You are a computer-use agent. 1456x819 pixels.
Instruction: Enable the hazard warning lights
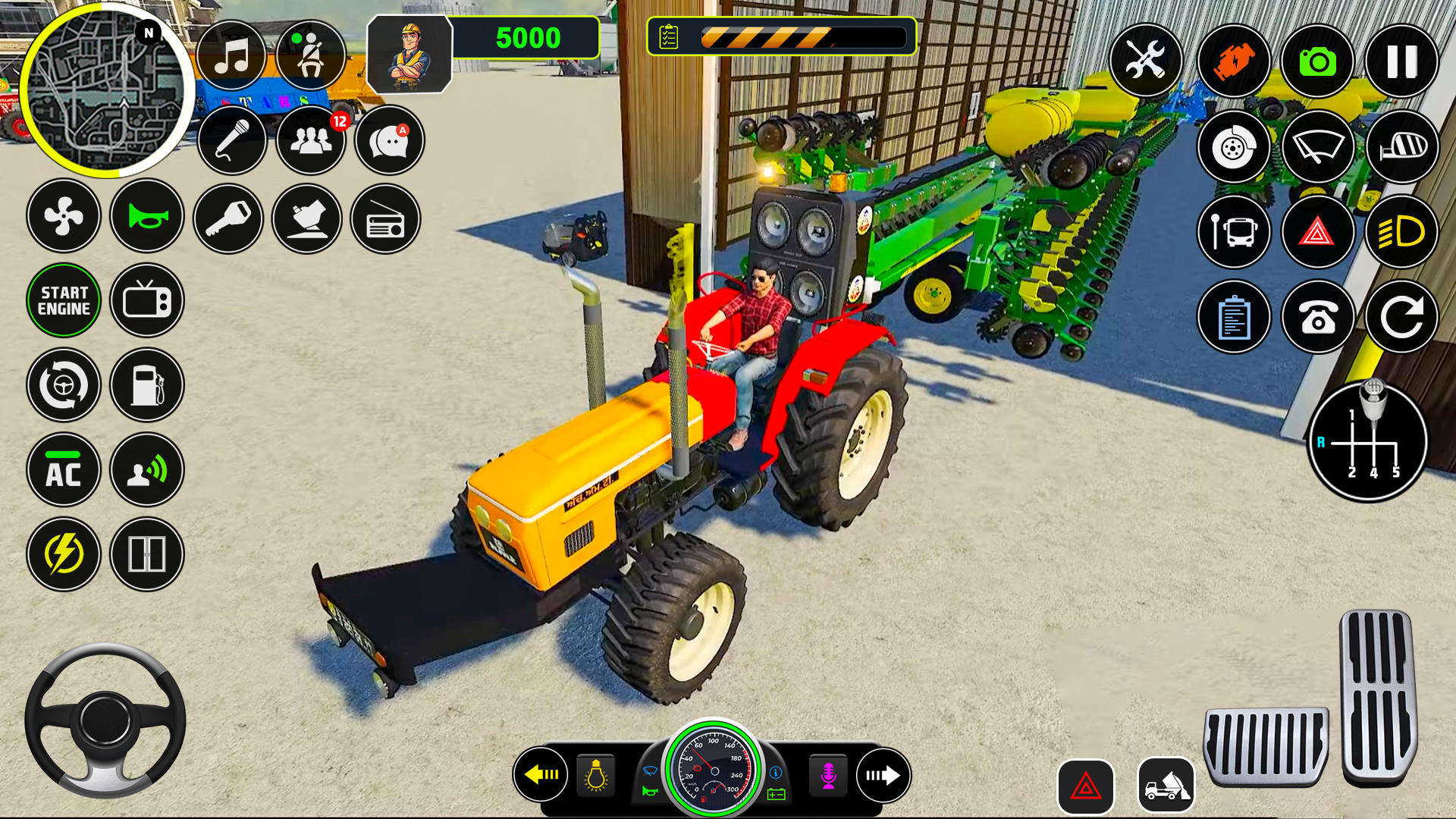click(x=1318, y=233)
